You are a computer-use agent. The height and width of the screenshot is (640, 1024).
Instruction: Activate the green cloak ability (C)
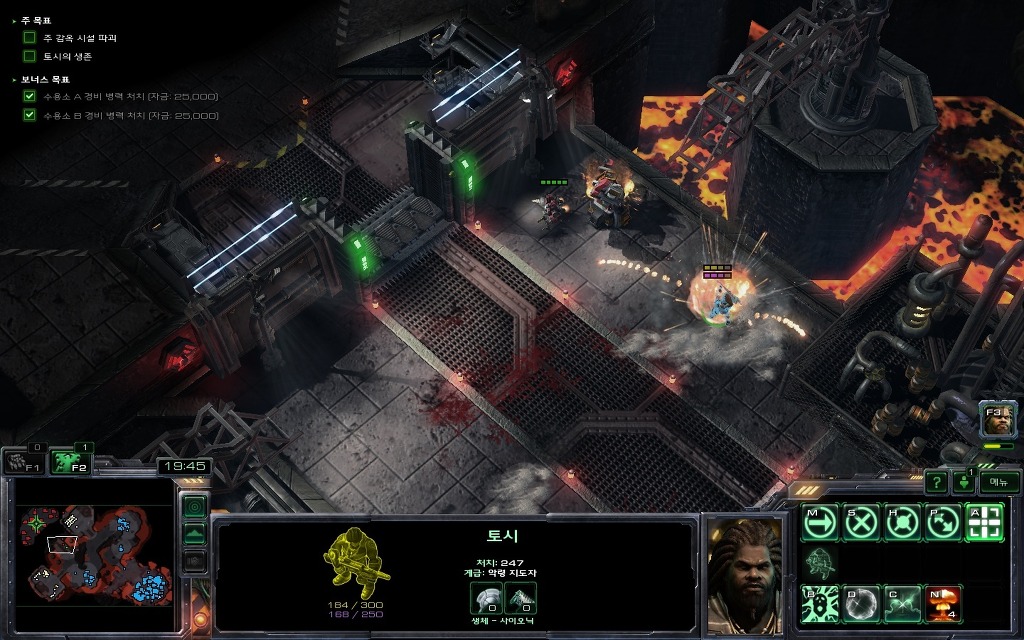click(902, 604)
